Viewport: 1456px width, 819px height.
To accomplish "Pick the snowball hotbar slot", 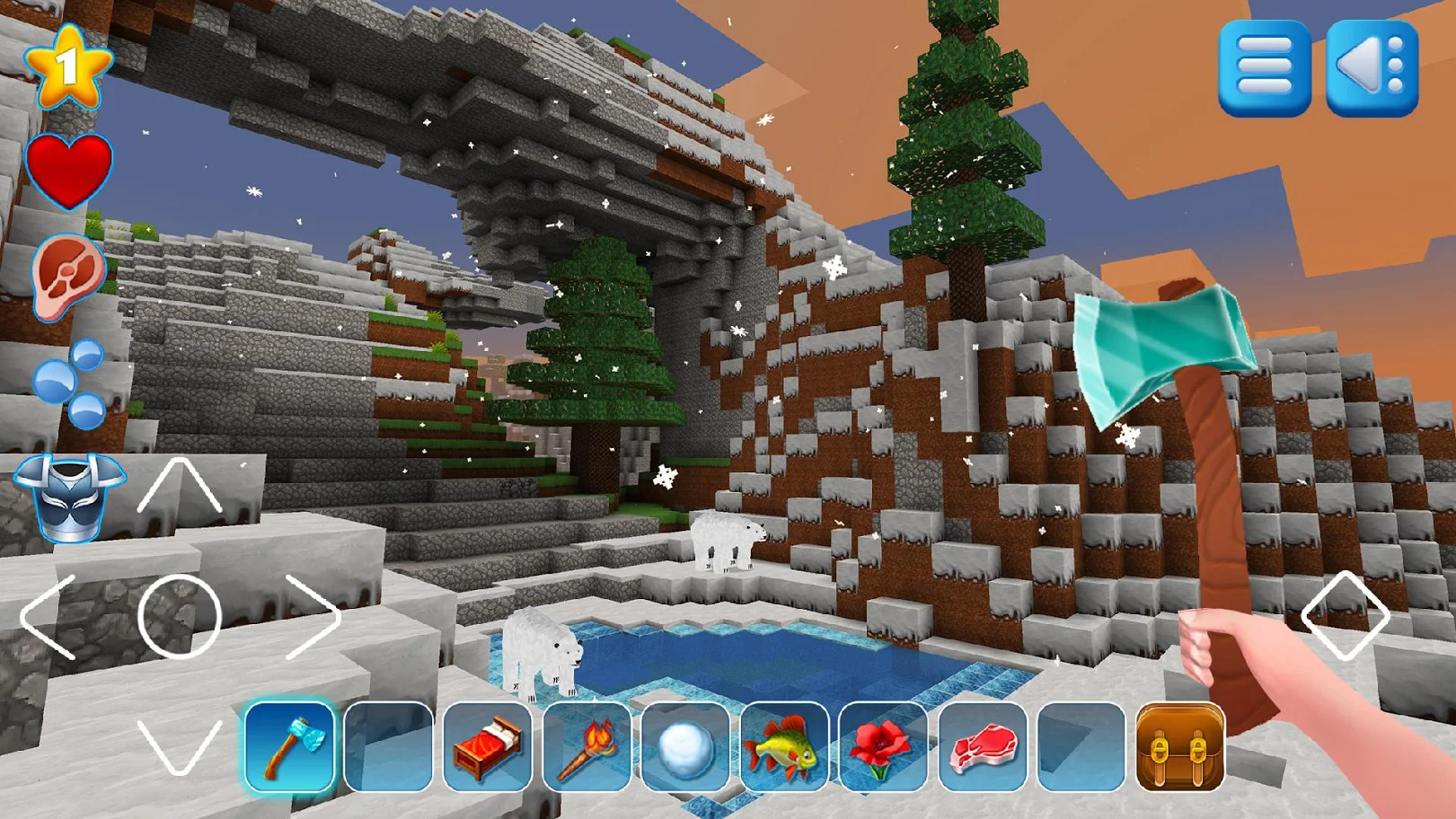I will 685,746.
